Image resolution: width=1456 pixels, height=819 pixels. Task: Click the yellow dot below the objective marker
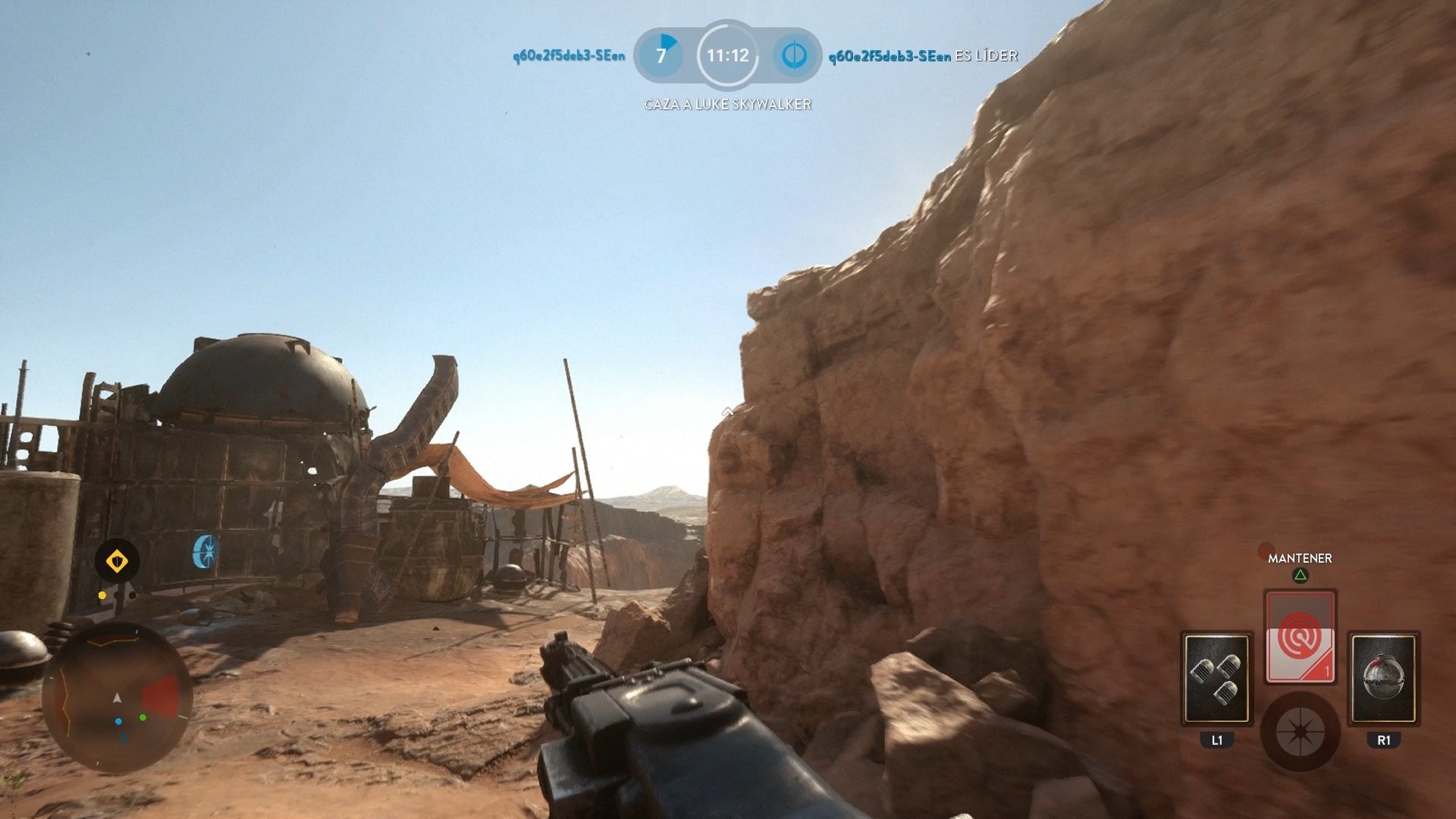click(x=102, y=595)
